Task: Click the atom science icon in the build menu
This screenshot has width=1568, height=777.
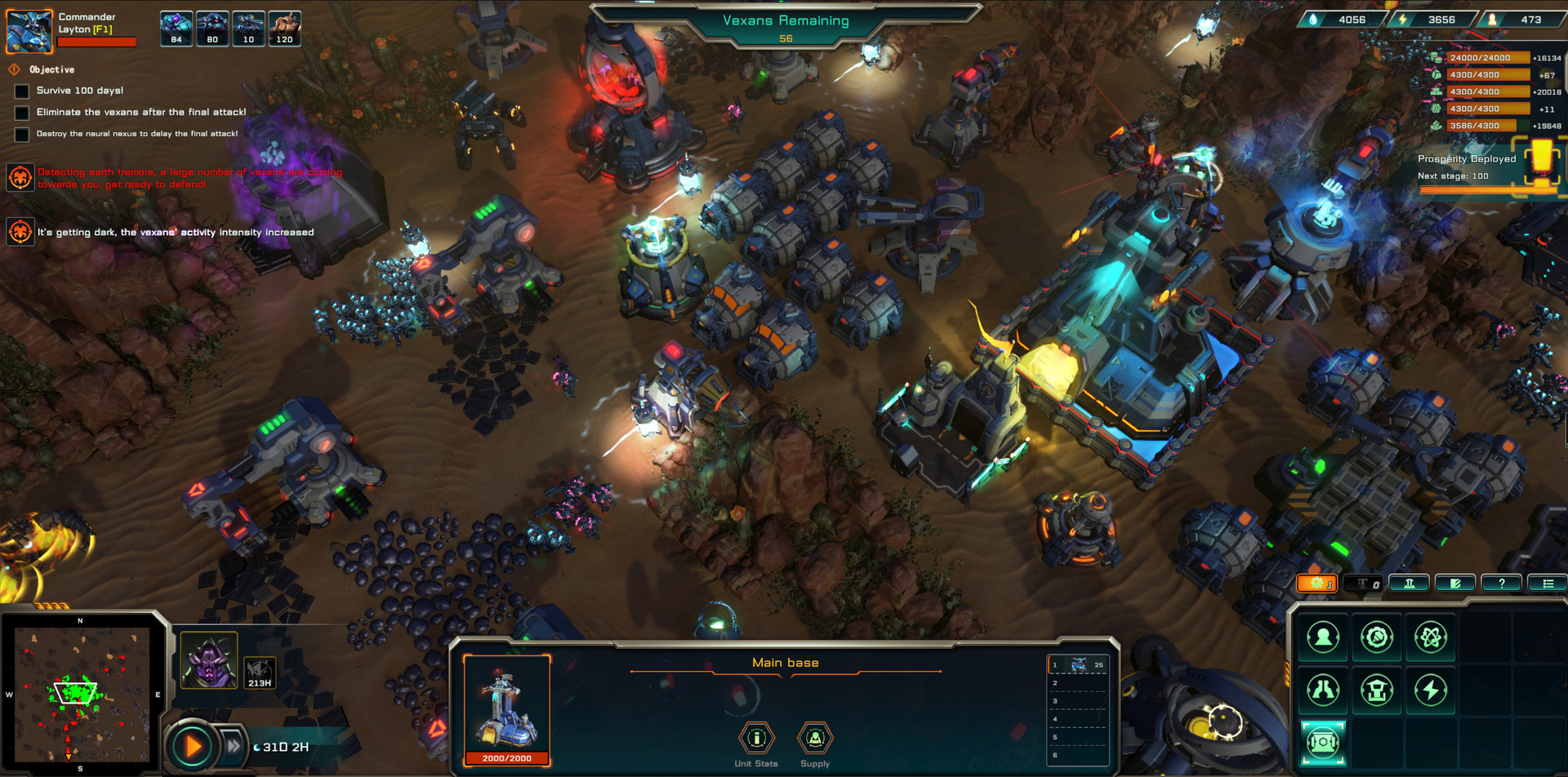Action: point(1431,637)
